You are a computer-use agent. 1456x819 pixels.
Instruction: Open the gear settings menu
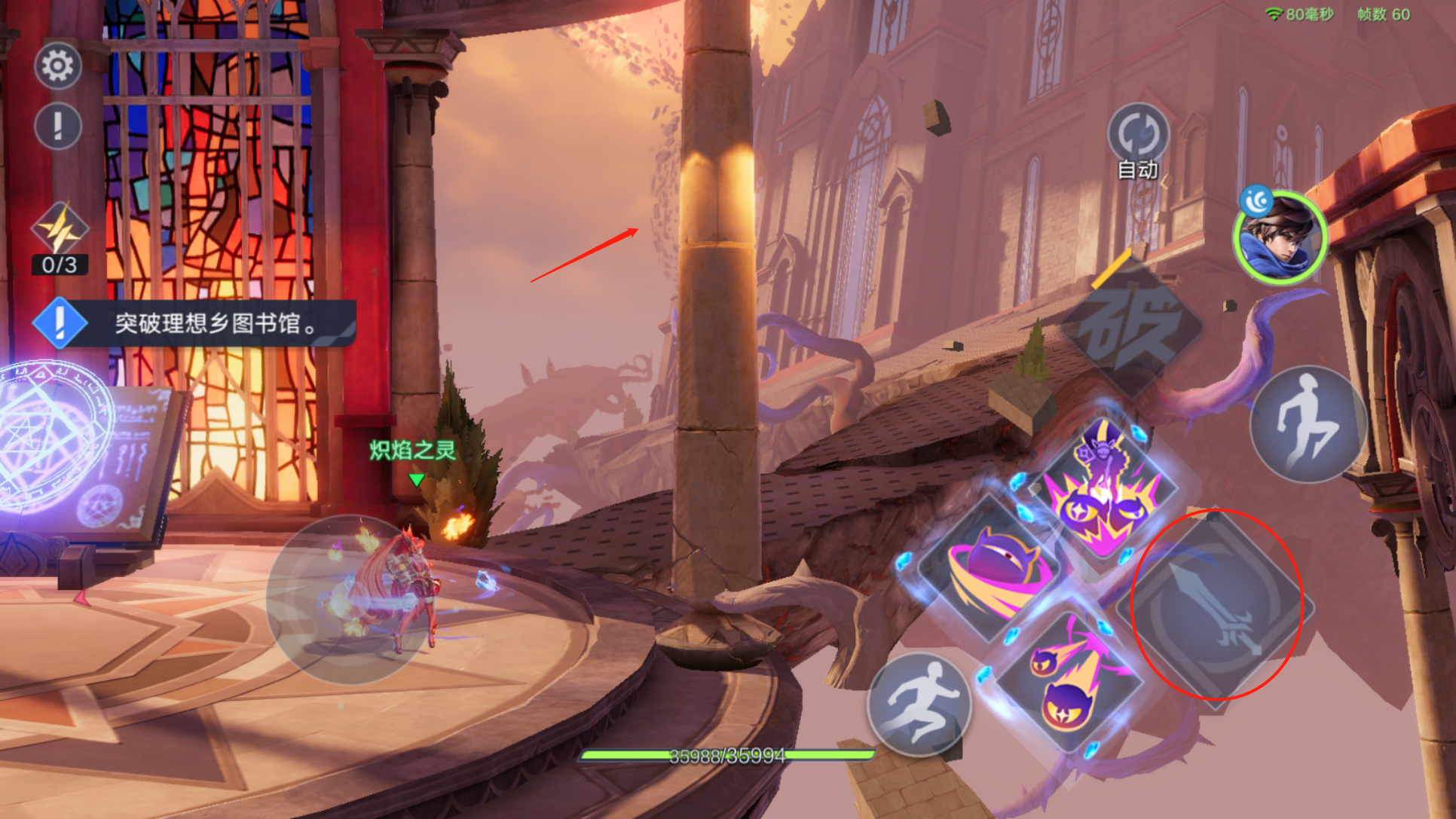tap(58, 66)
